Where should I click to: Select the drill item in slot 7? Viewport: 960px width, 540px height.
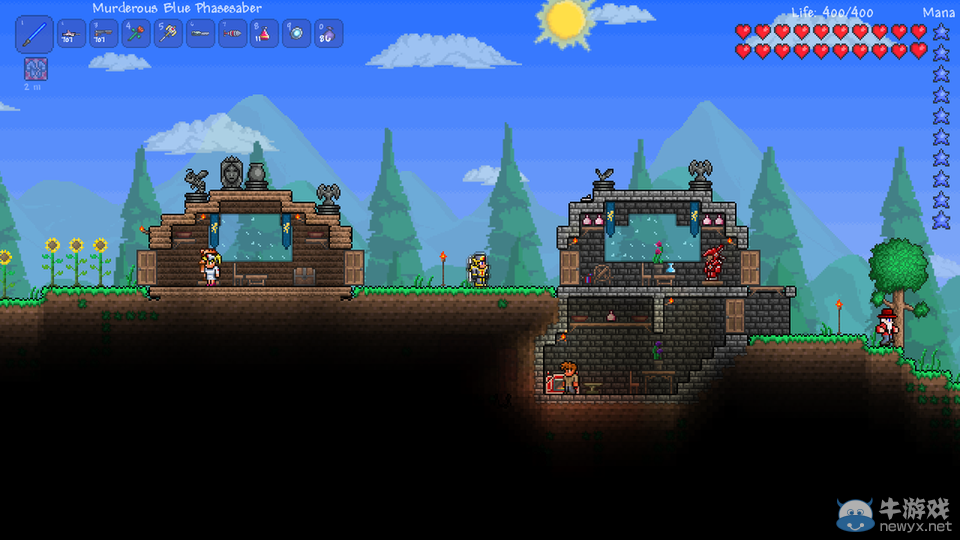[232, 35]
